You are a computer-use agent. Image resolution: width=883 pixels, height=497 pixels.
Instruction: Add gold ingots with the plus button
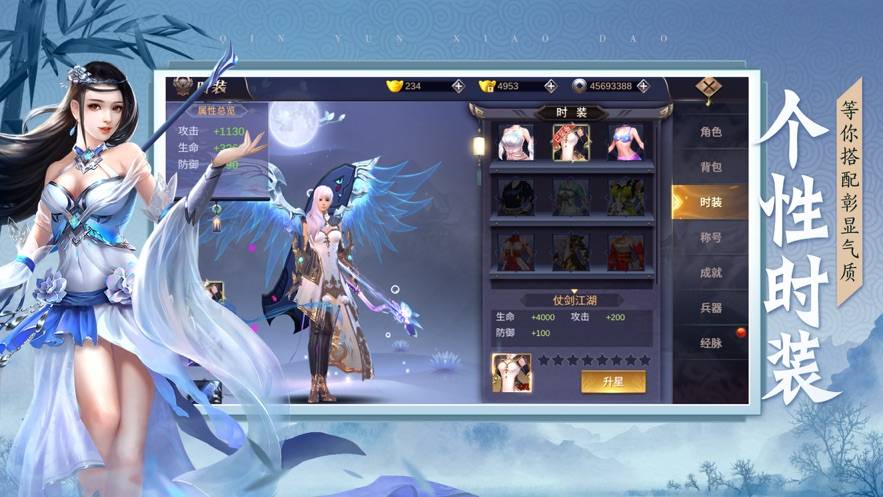458,86
